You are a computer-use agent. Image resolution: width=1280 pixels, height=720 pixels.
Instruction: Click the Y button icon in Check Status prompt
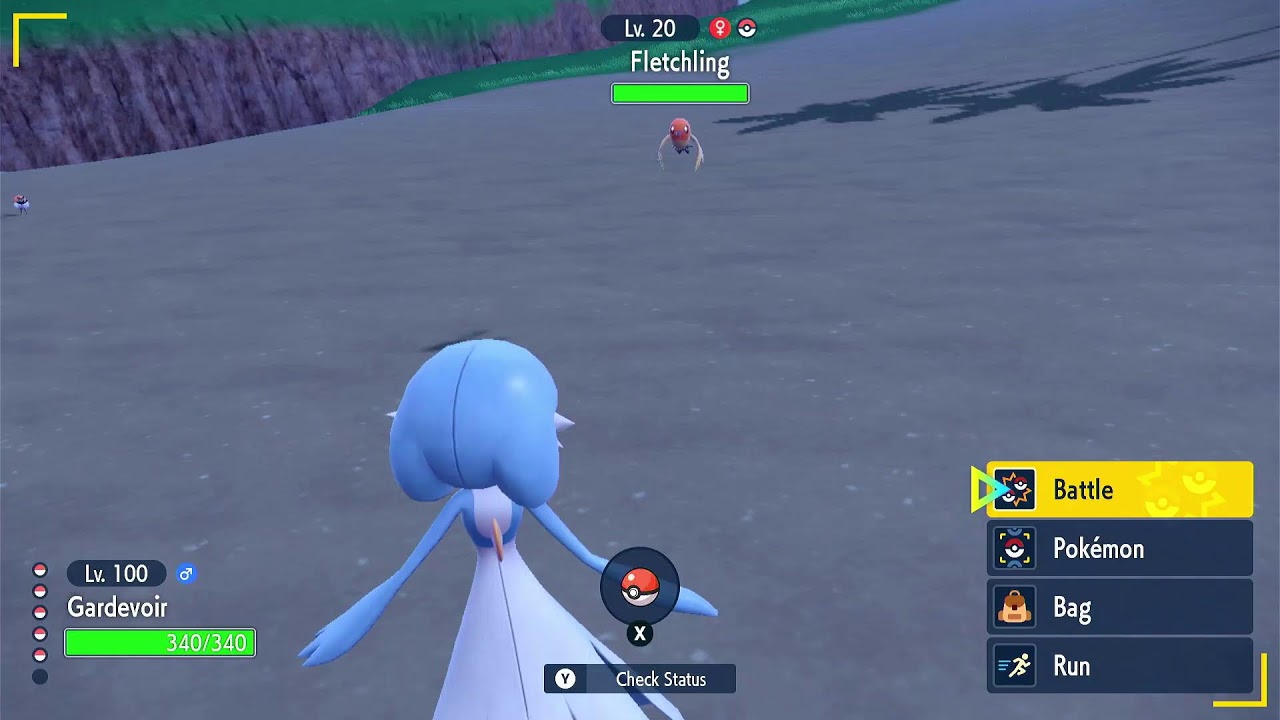click(x=566, y=679)
